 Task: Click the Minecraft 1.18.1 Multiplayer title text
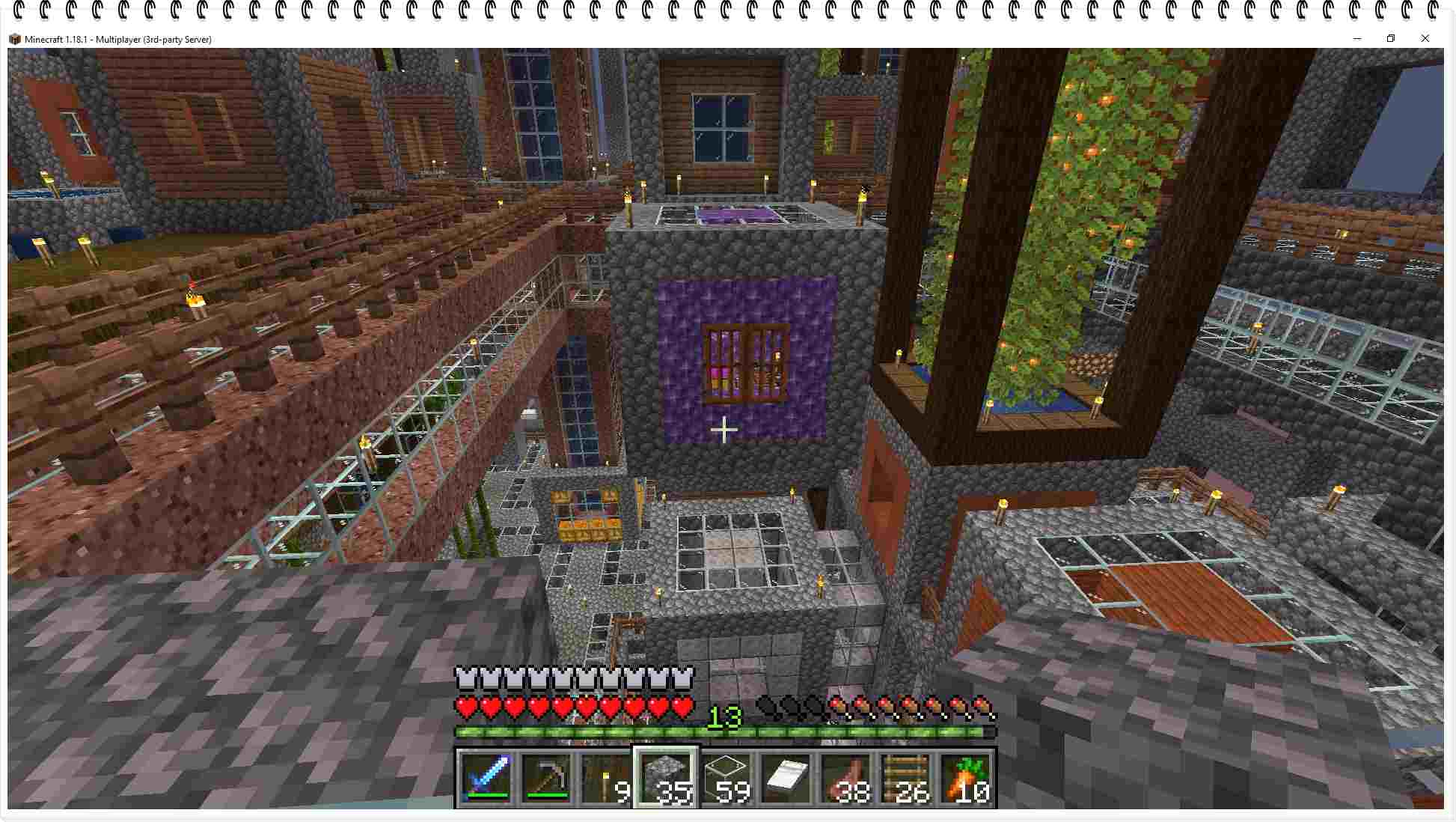pos(118,39)
